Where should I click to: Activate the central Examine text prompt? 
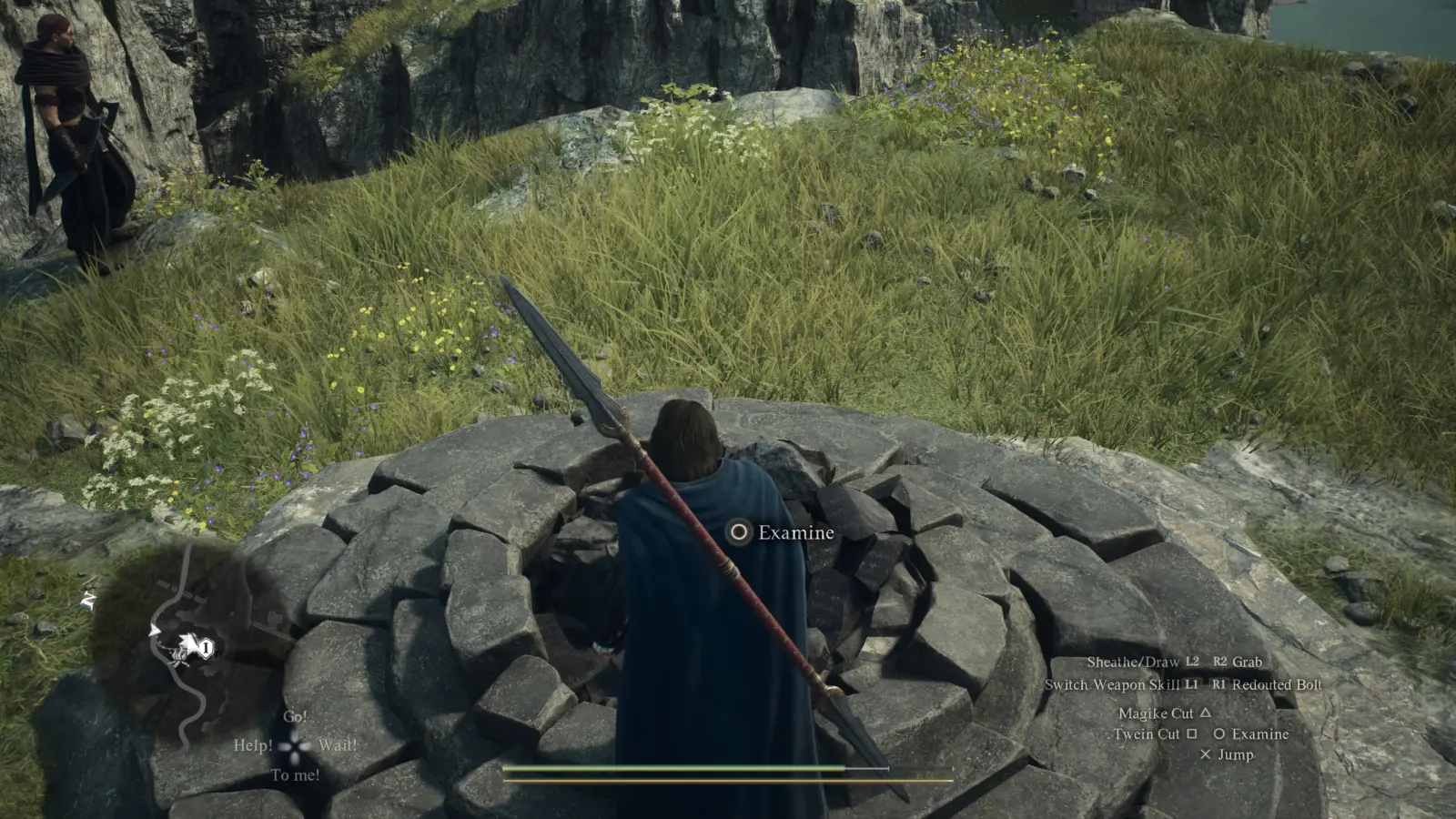(795, 533)
